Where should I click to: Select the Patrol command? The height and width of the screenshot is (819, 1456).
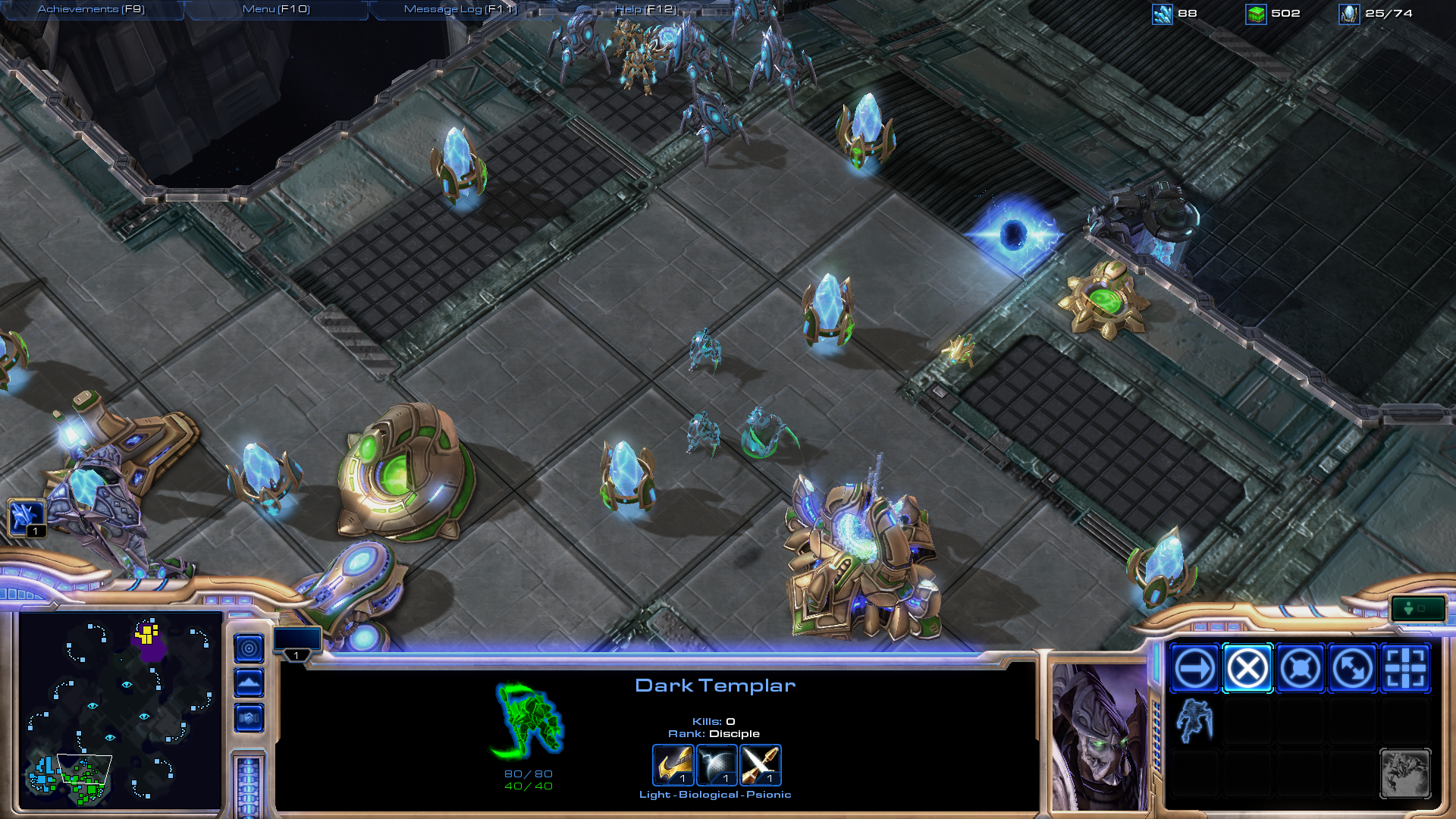(1352, 669)
